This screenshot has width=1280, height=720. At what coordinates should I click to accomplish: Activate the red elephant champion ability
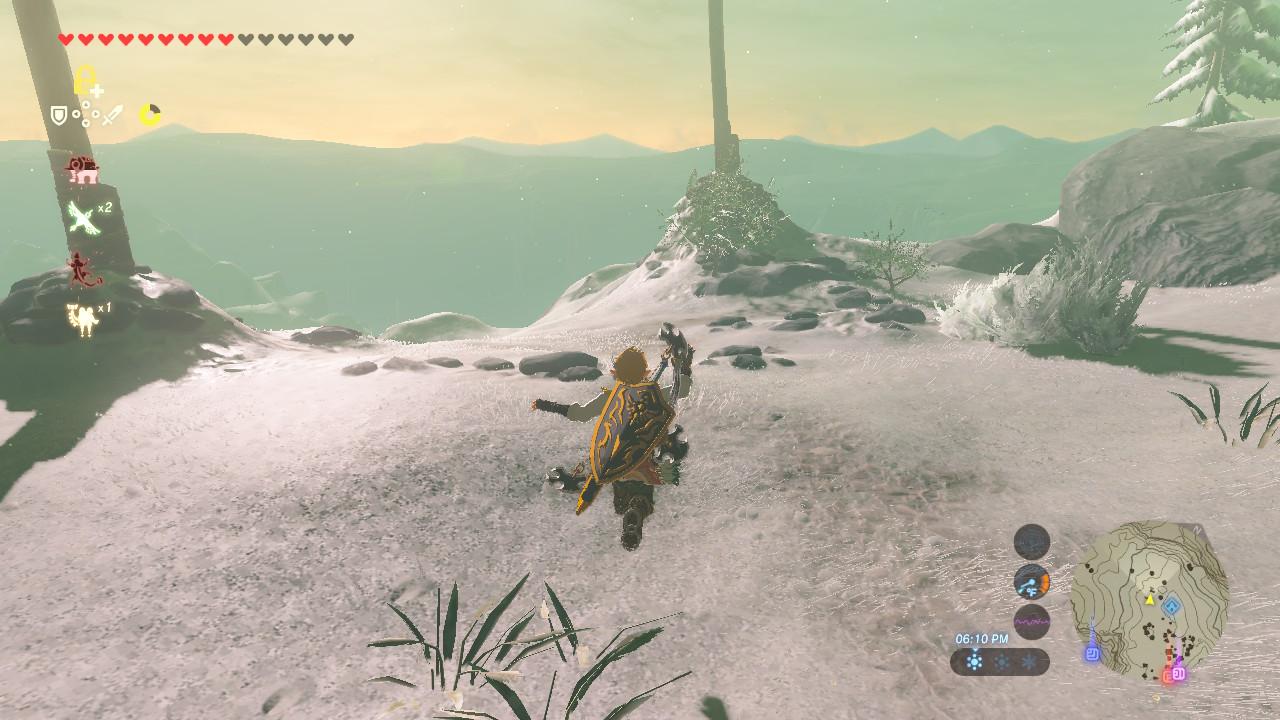(82, 170)
